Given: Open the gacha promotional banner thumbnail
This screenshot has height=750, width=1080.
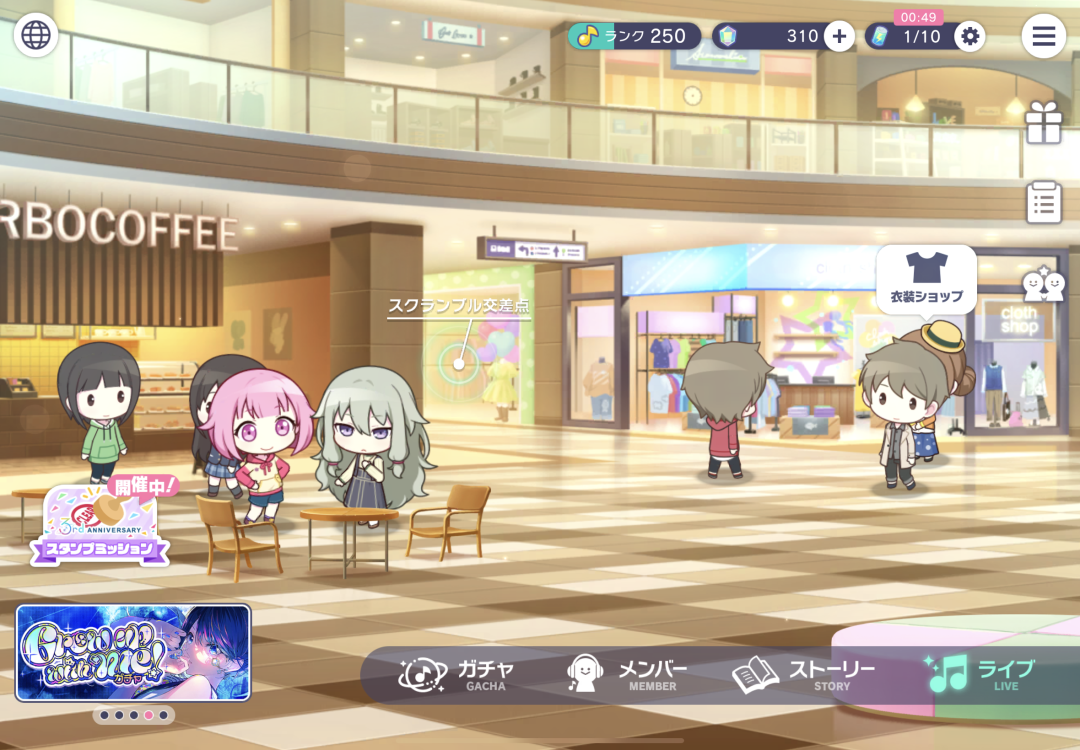Looking at the screenshot, I should (133, 652).
